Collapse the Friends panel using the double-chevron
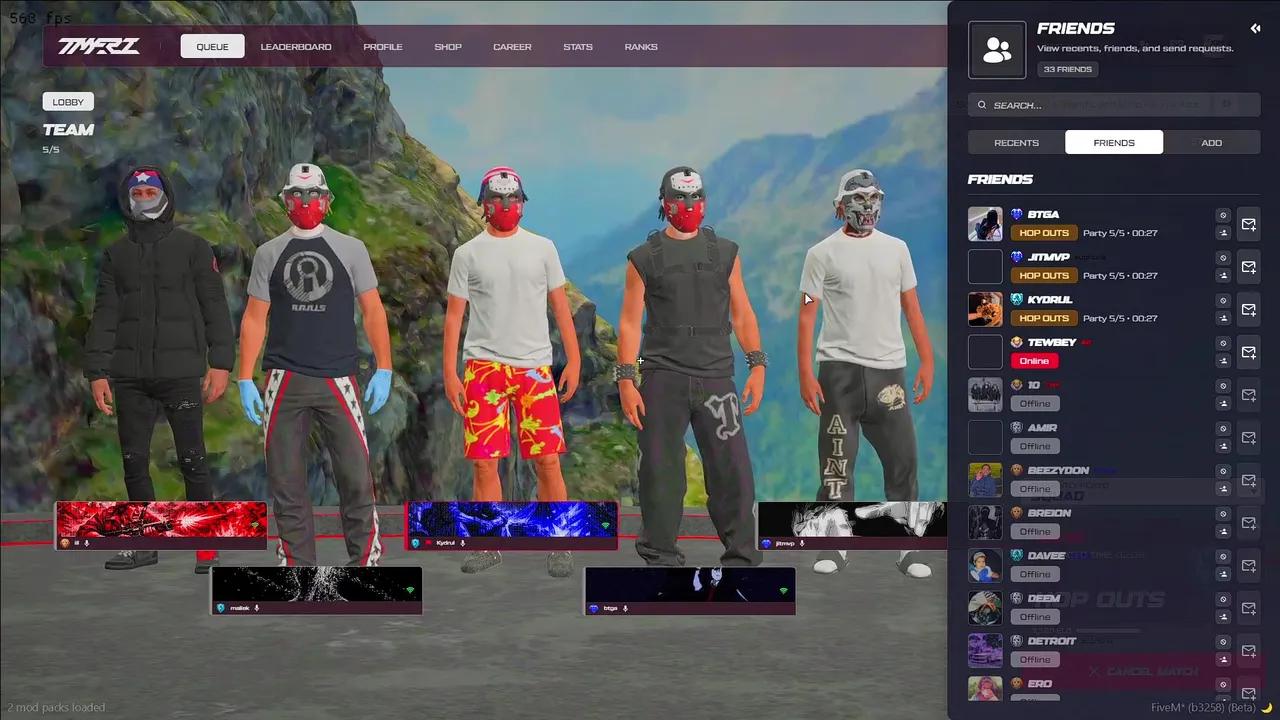The width and height of the screenshot is (1280, 720). click(1256, 28)
